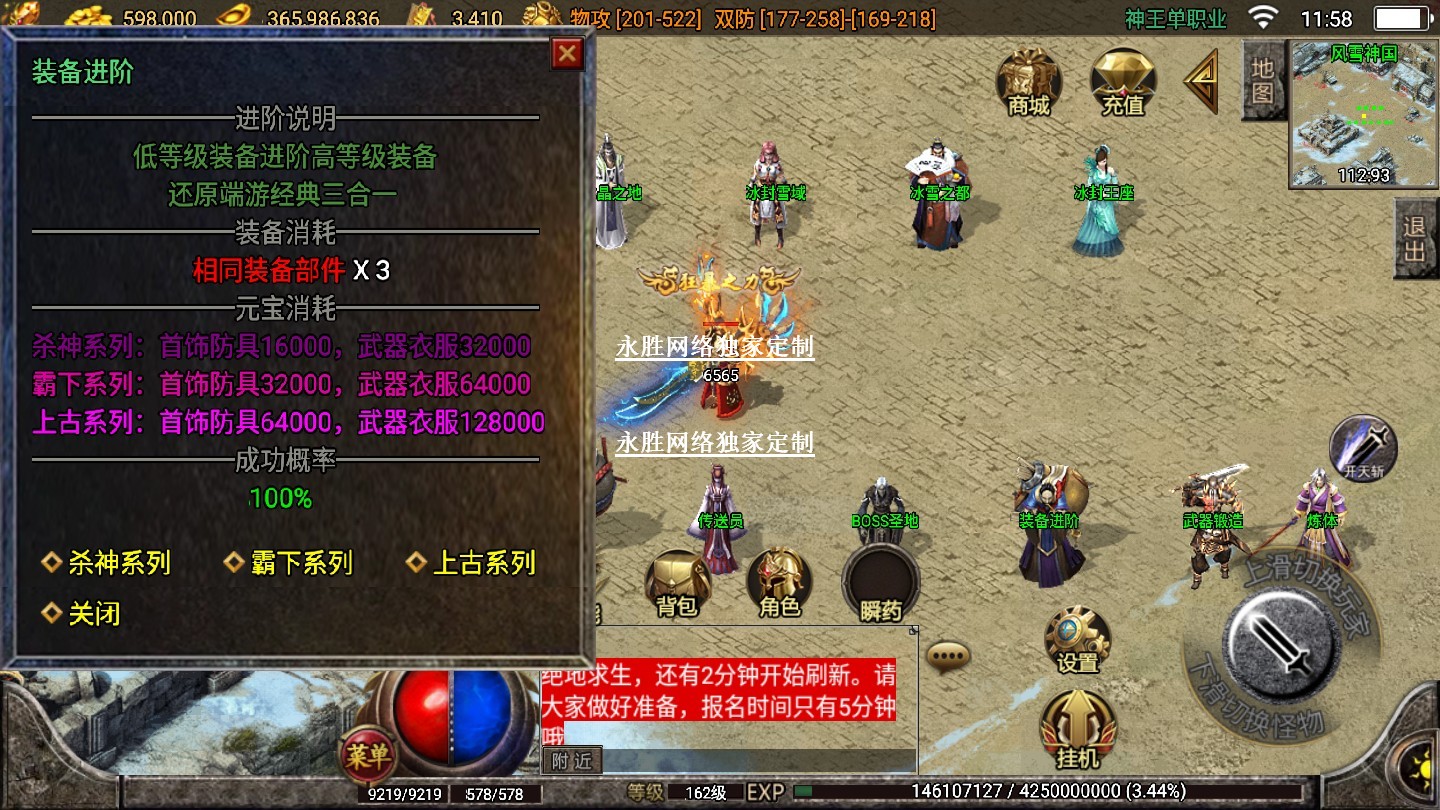Switch chat to the 附近 channel
Viewport: 1440px width, 810px height.
coord(573,761)
